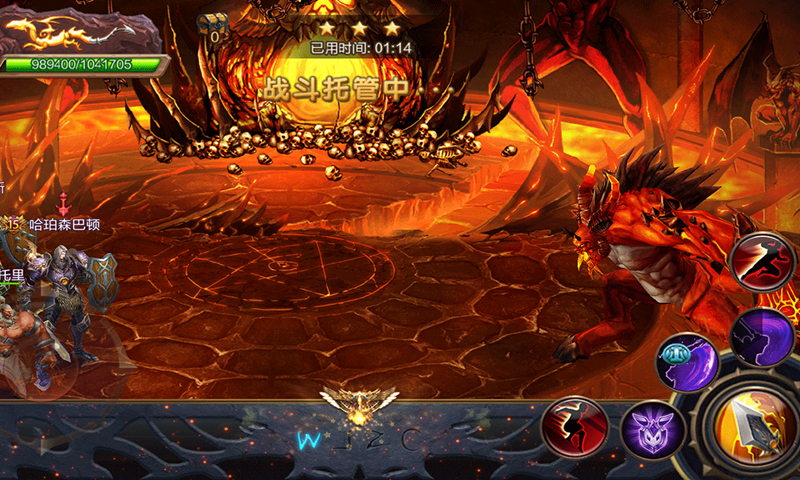Trigger the red dashing figure skill in bottom bar

pos(575,428)
